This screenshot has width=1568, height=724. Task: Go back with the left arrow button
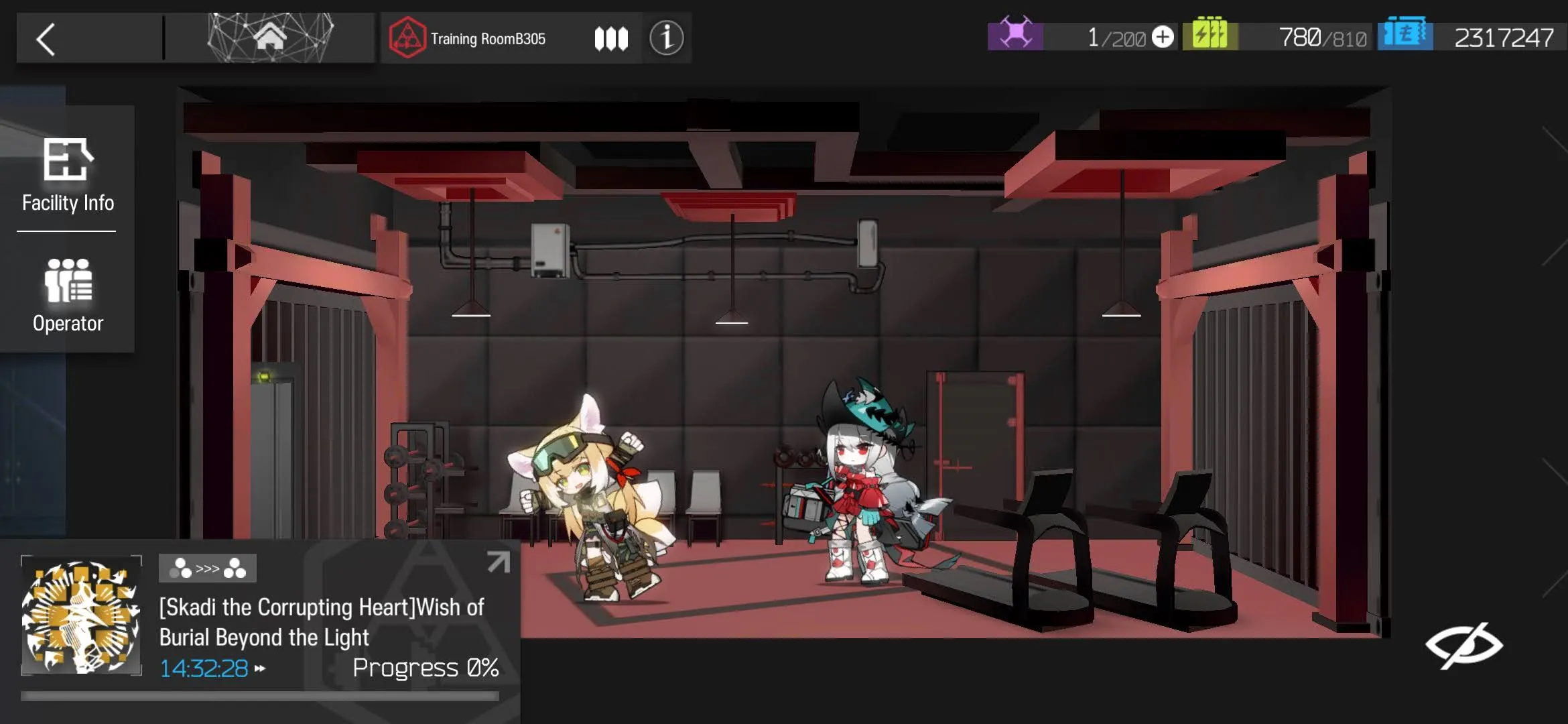(x=46, y=39)
